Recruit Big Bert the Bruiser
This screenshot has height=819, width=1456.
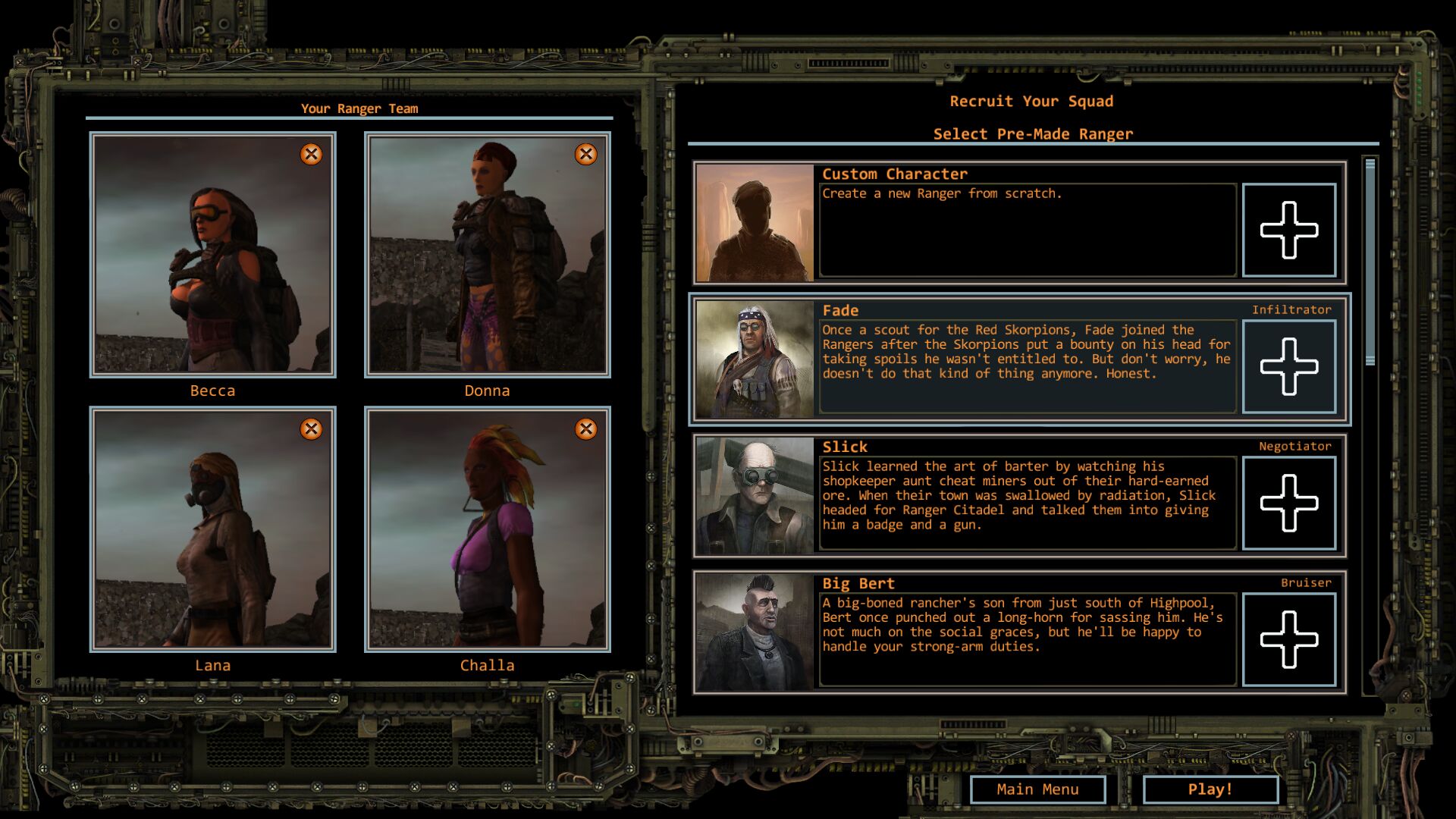[1288, 639]
